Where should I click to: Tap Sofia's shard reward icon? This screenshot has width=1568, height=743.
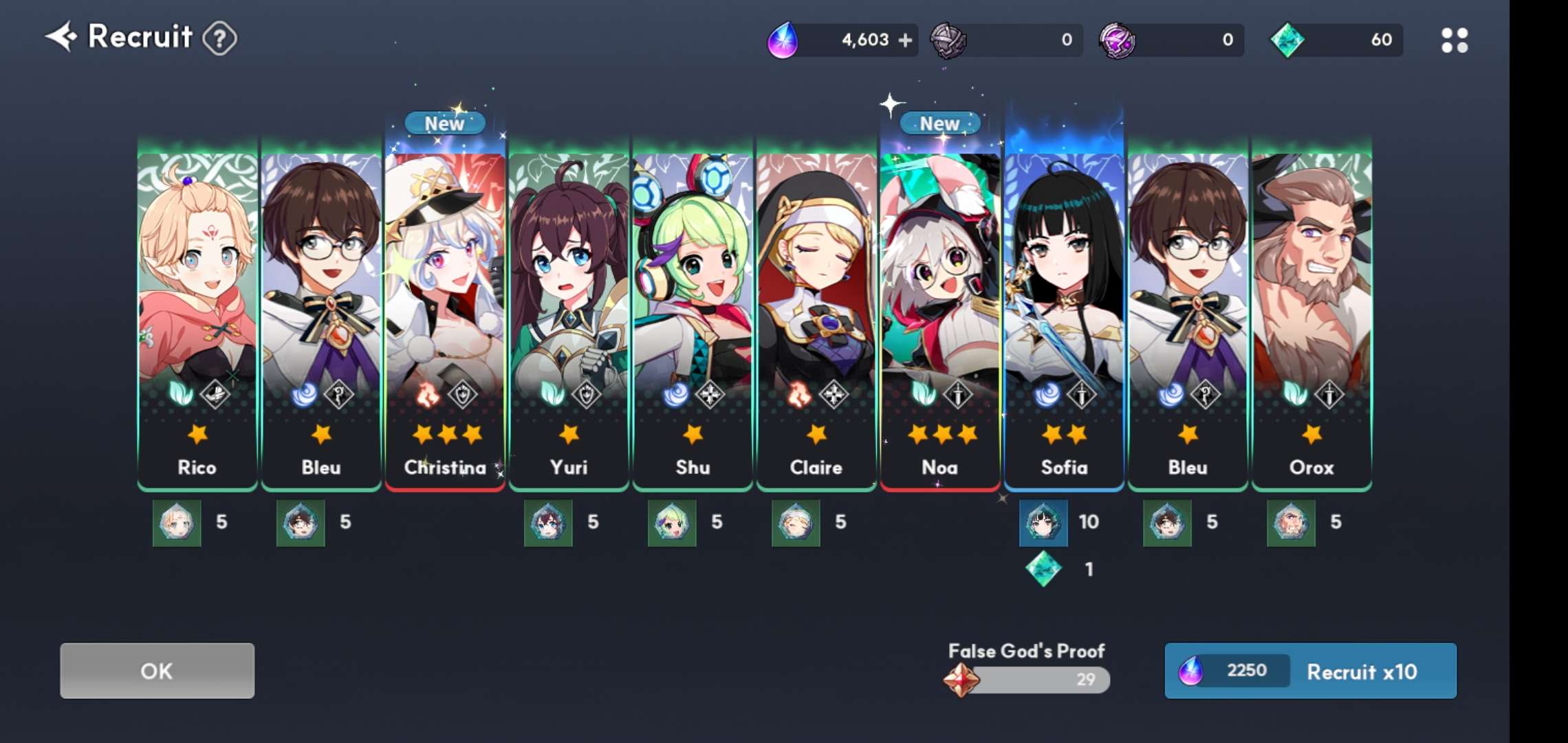coord(1043,523)
